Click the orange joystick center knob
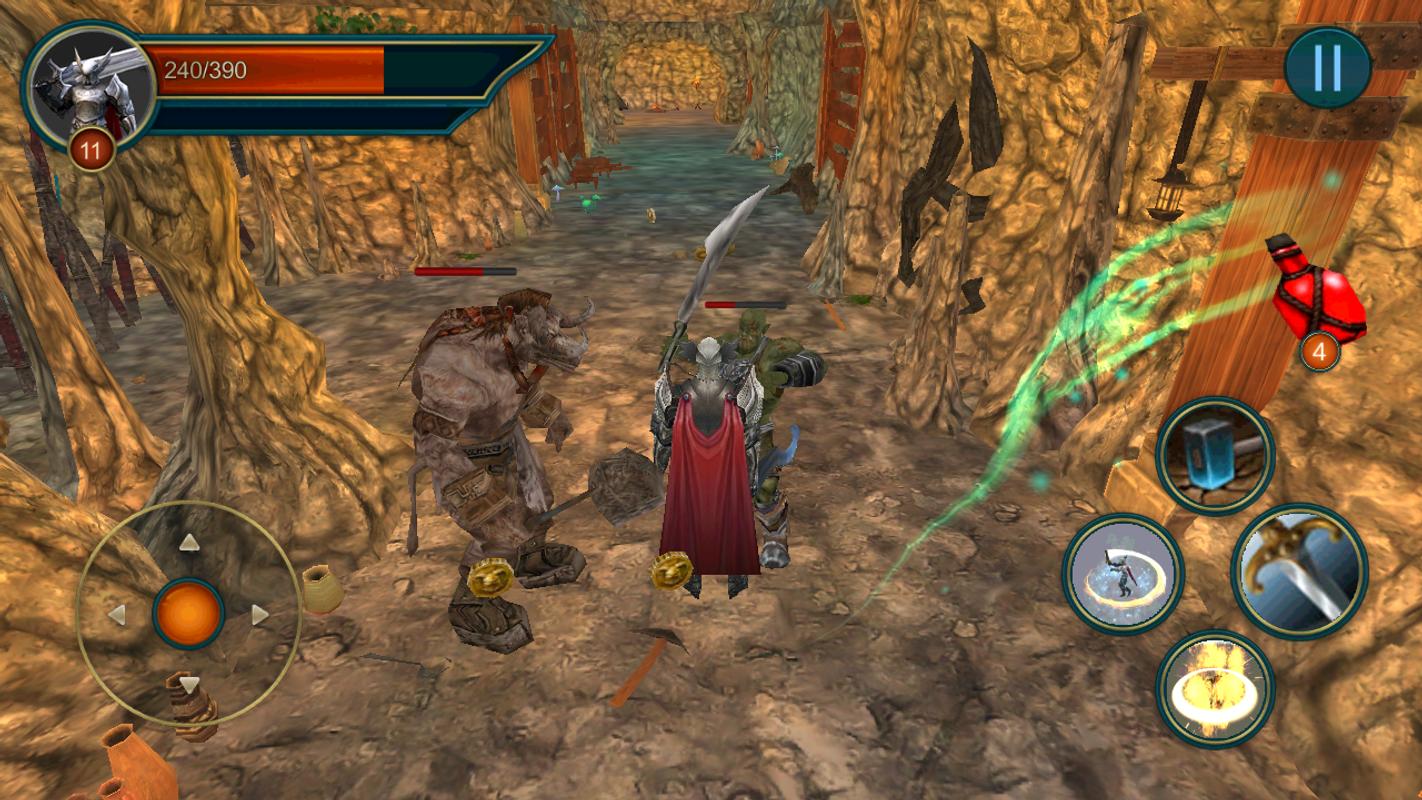This screenshot has height=800, width=1422. click(188, 614)
